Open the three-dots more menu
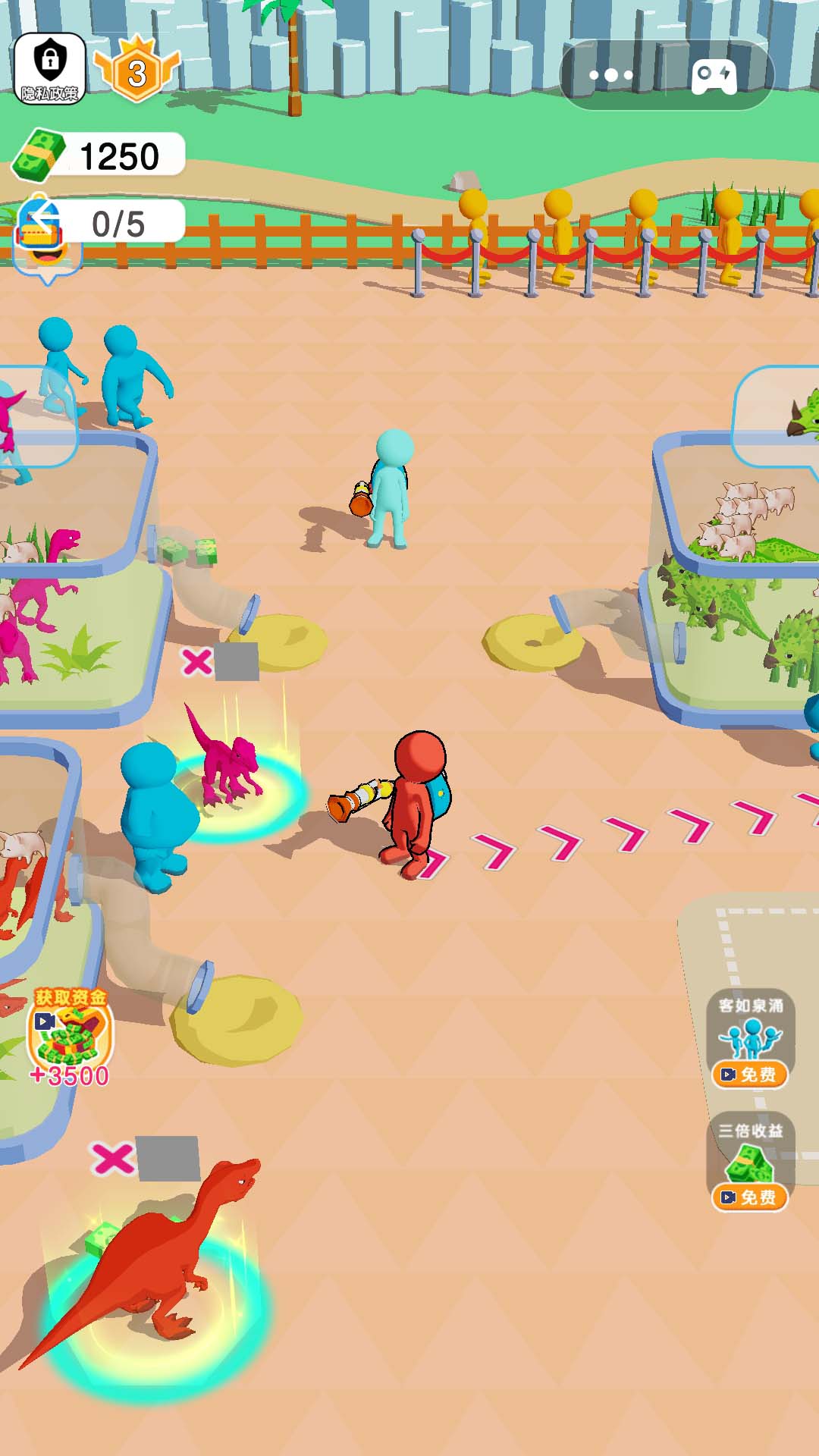819x1456 pixels. [611, 75]
